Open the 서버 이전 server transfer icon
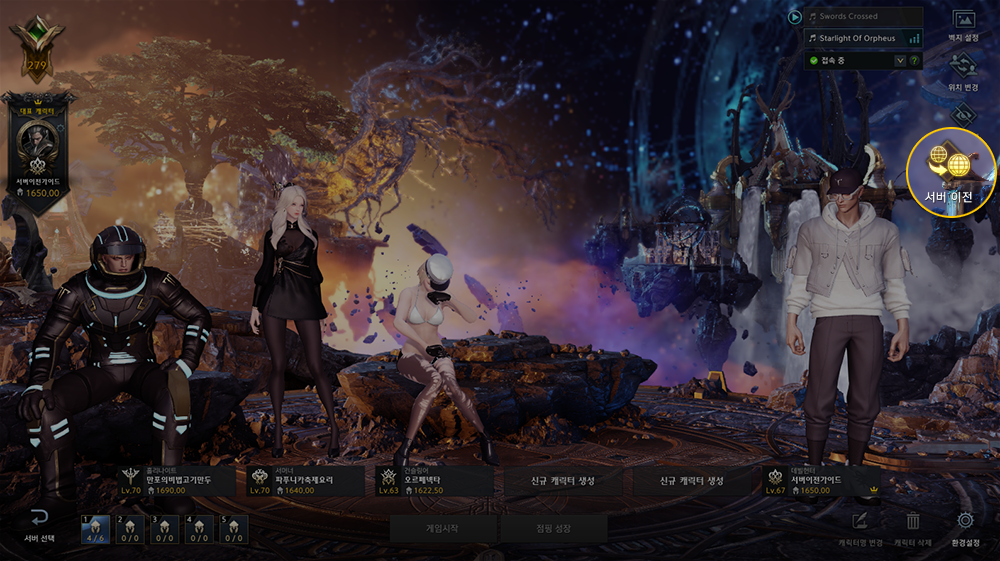The image size is (1000, 561). pos(951,166)
